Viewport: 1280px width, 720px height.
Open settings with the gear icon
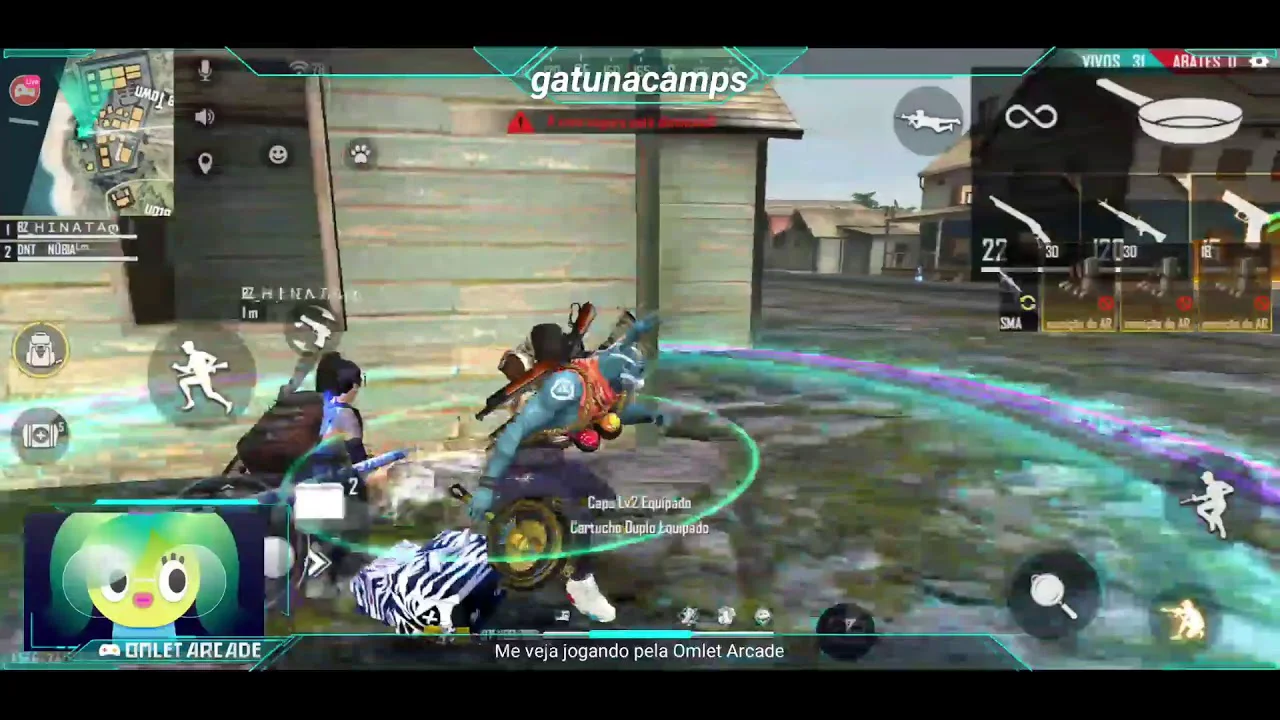(x=1258, y=62)
